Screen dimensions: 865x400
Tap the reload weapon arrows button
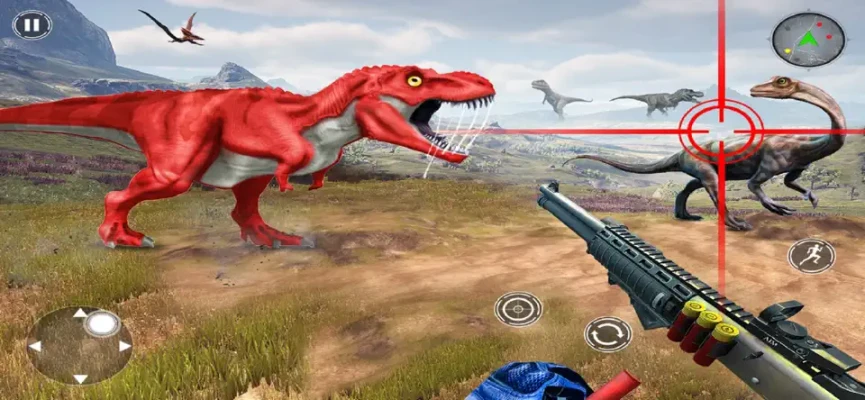(x=607, y=333)
